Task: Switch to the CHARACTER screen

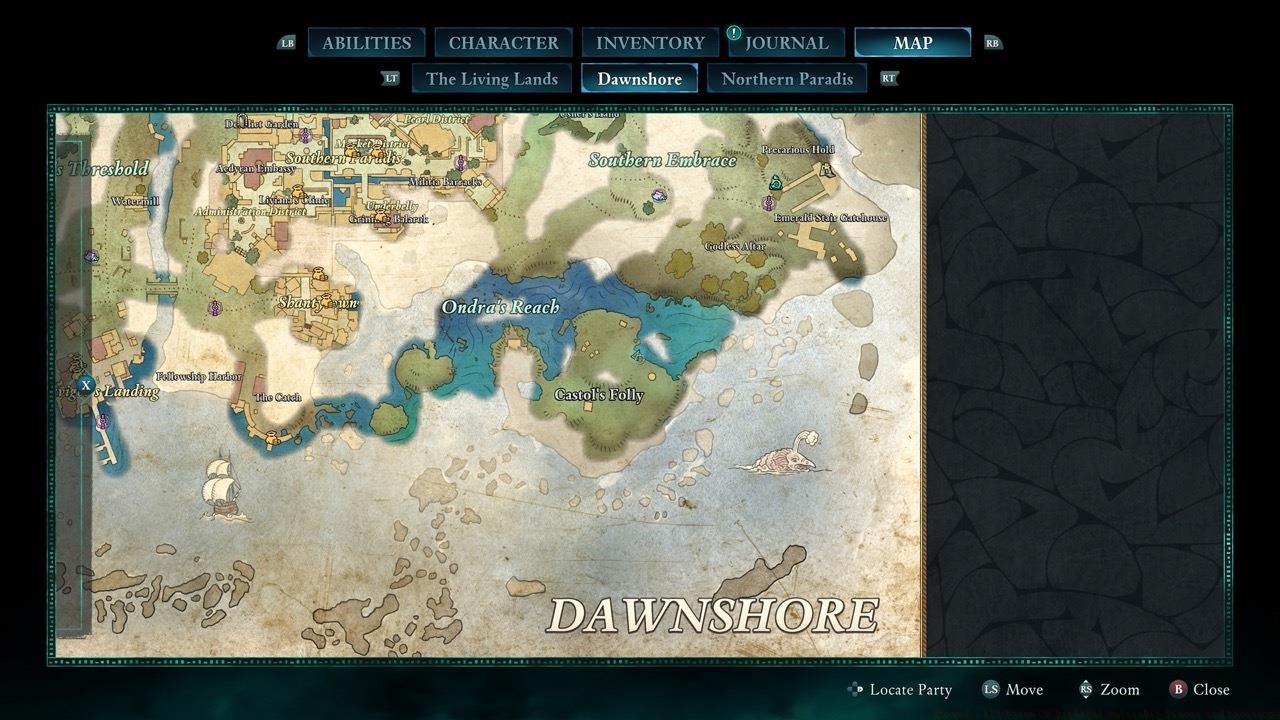Action: point(504,42)
